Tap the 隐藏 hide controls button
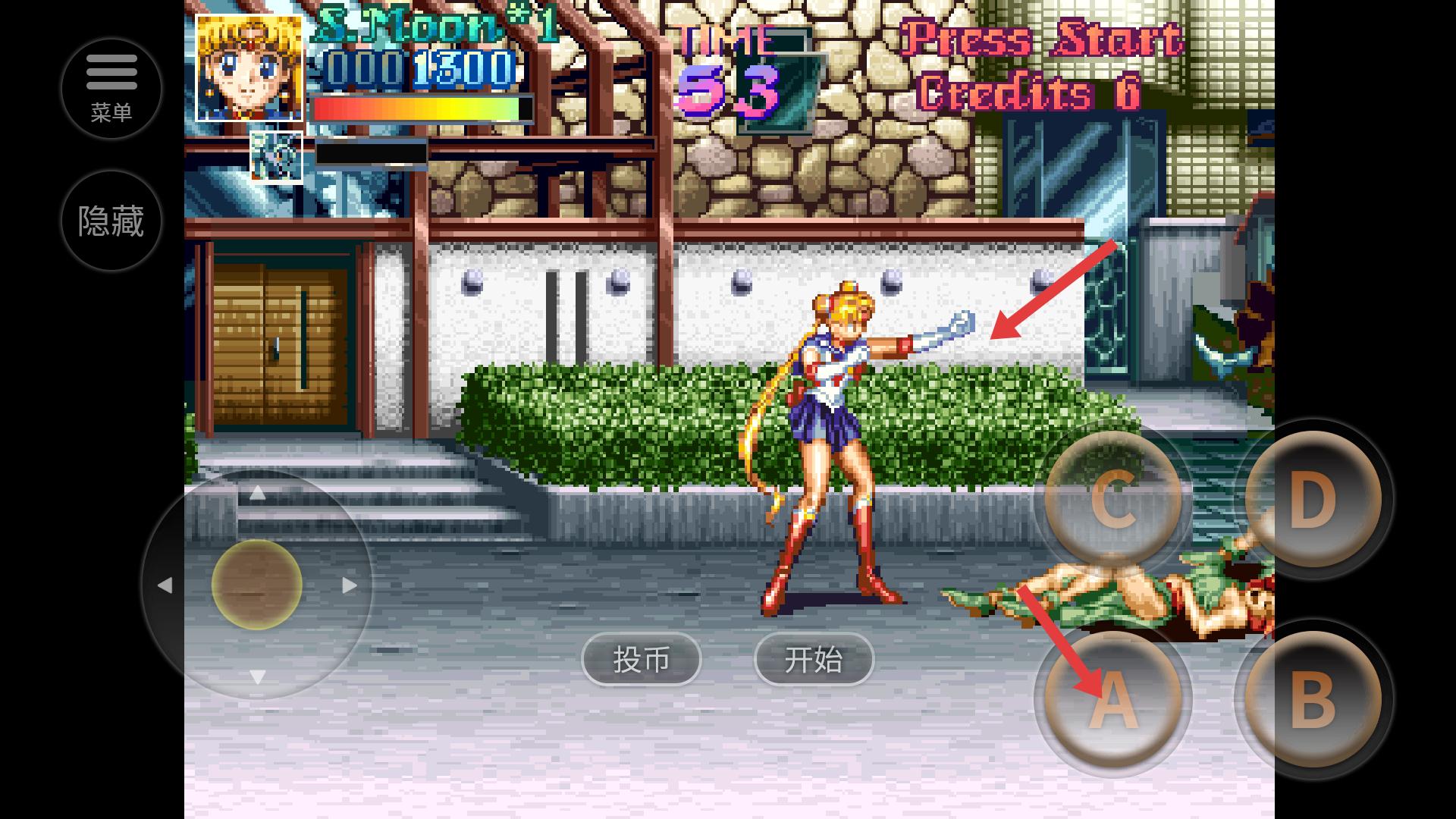 coord(111,221)
